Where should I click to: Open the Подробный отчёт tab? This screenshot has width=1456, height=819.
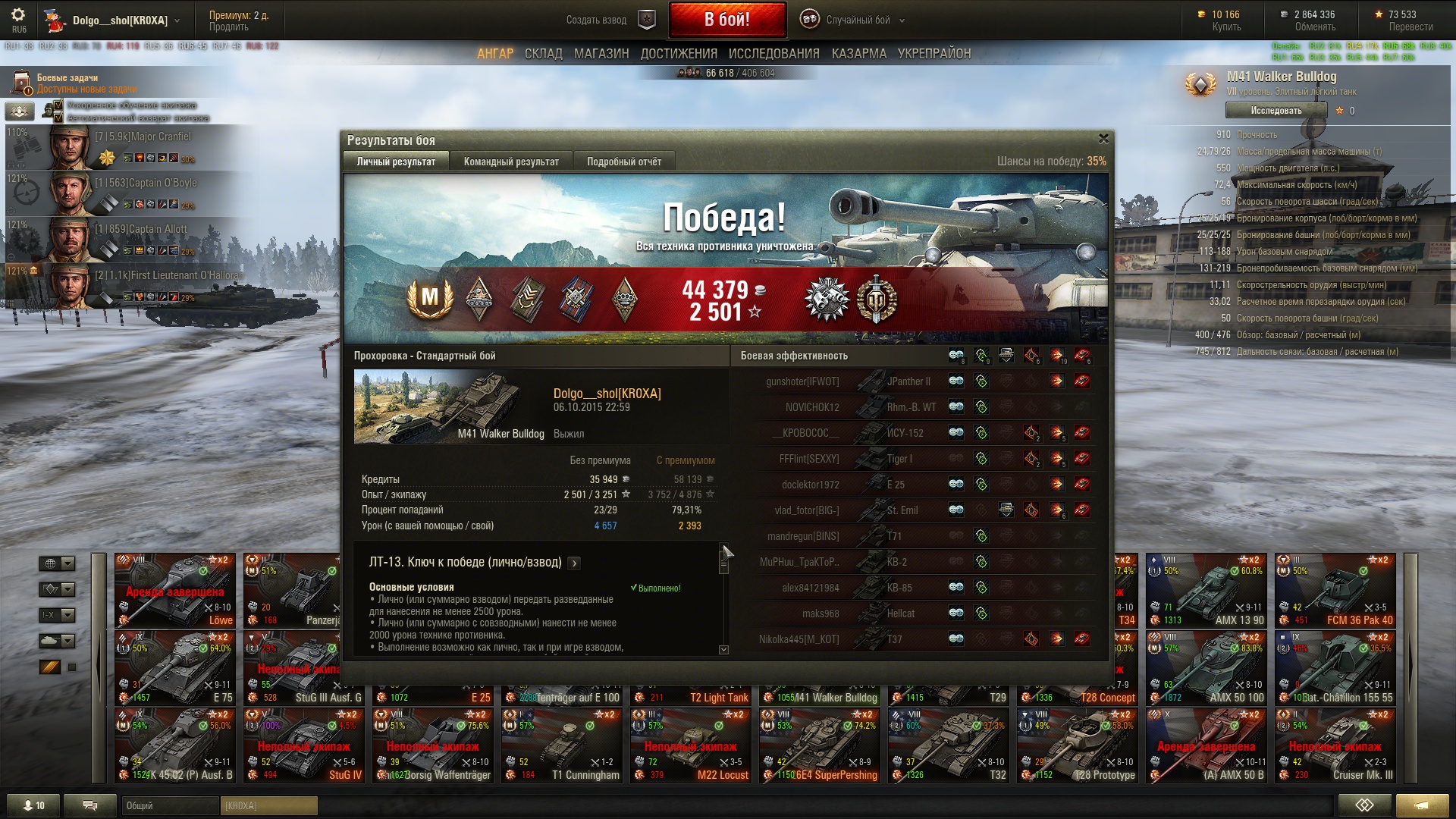tap(623, 162)
